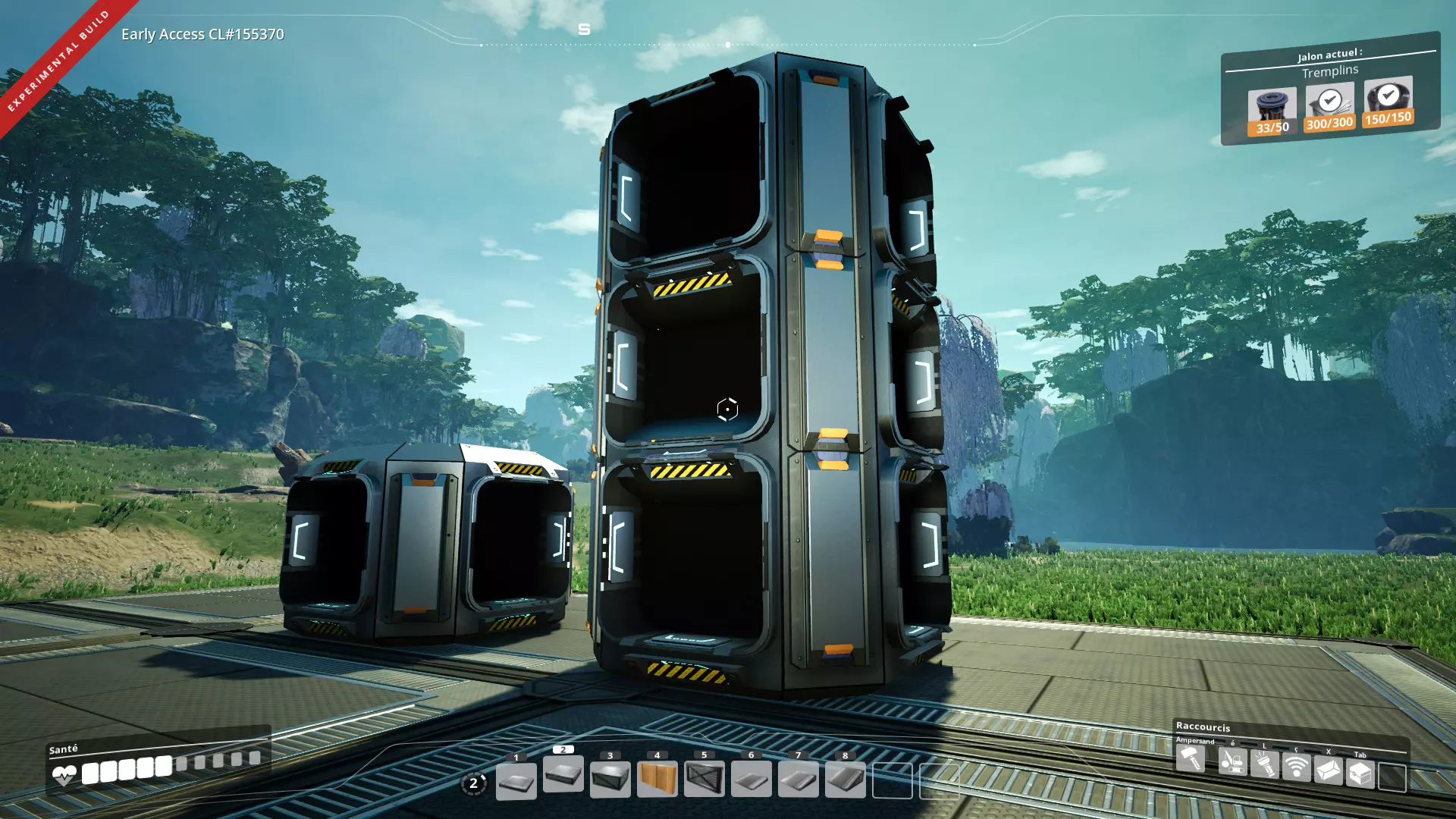The height and width of the screenshot is (819, 1456).
Task: Select hotbar slot 1 thin foundation
Action: pos(516,780)
